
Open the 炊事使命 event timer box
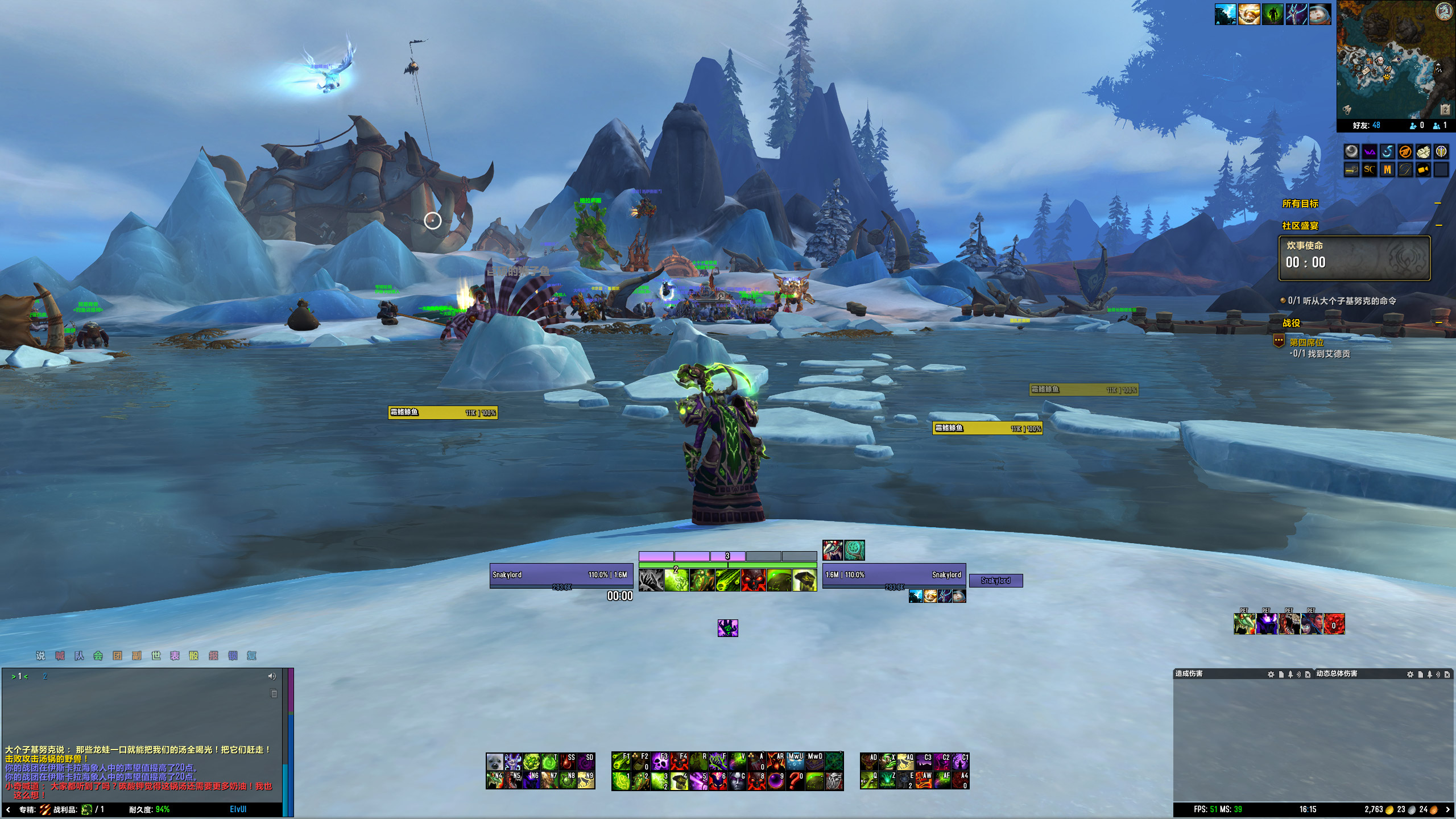pyautogui.click(x=1354, y=258)
